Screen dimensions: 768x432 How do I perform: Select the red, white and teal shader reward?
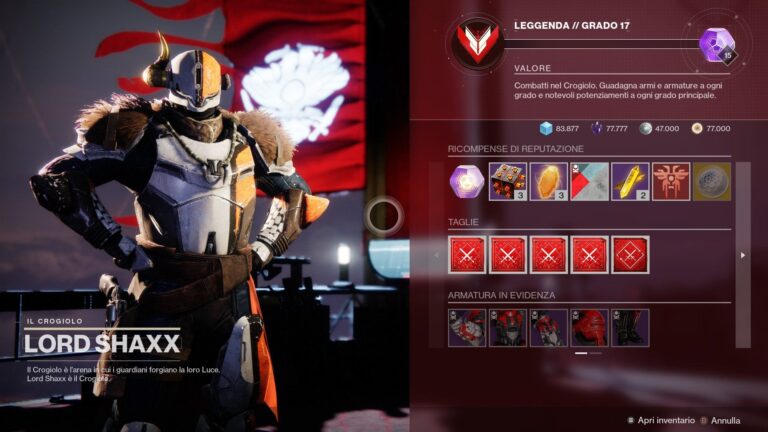pyautogui.click(x=590, y=181)
